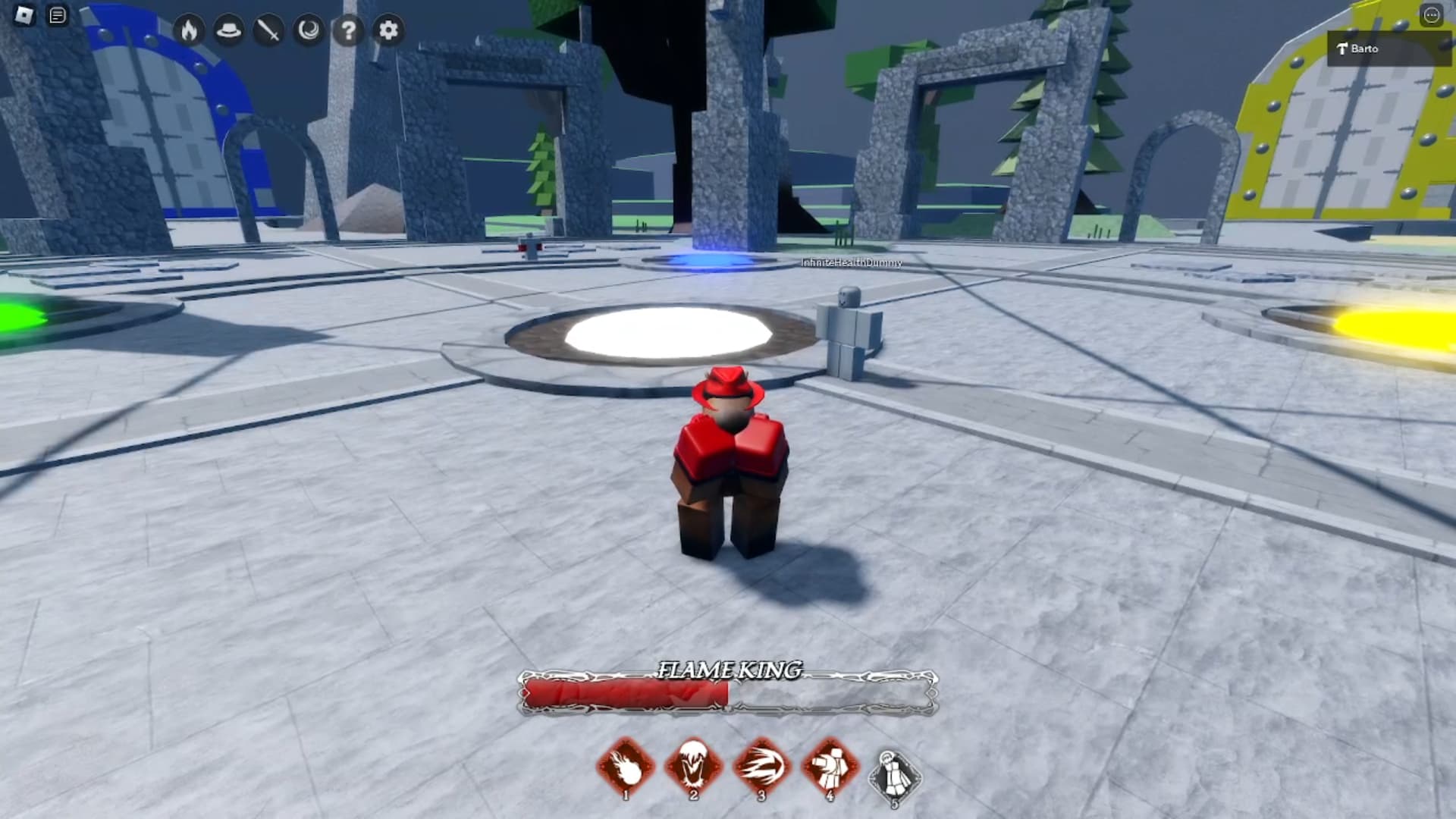Click the hammer icon next to Barto
The image size is (1456, 819).
pos(1341,48)
